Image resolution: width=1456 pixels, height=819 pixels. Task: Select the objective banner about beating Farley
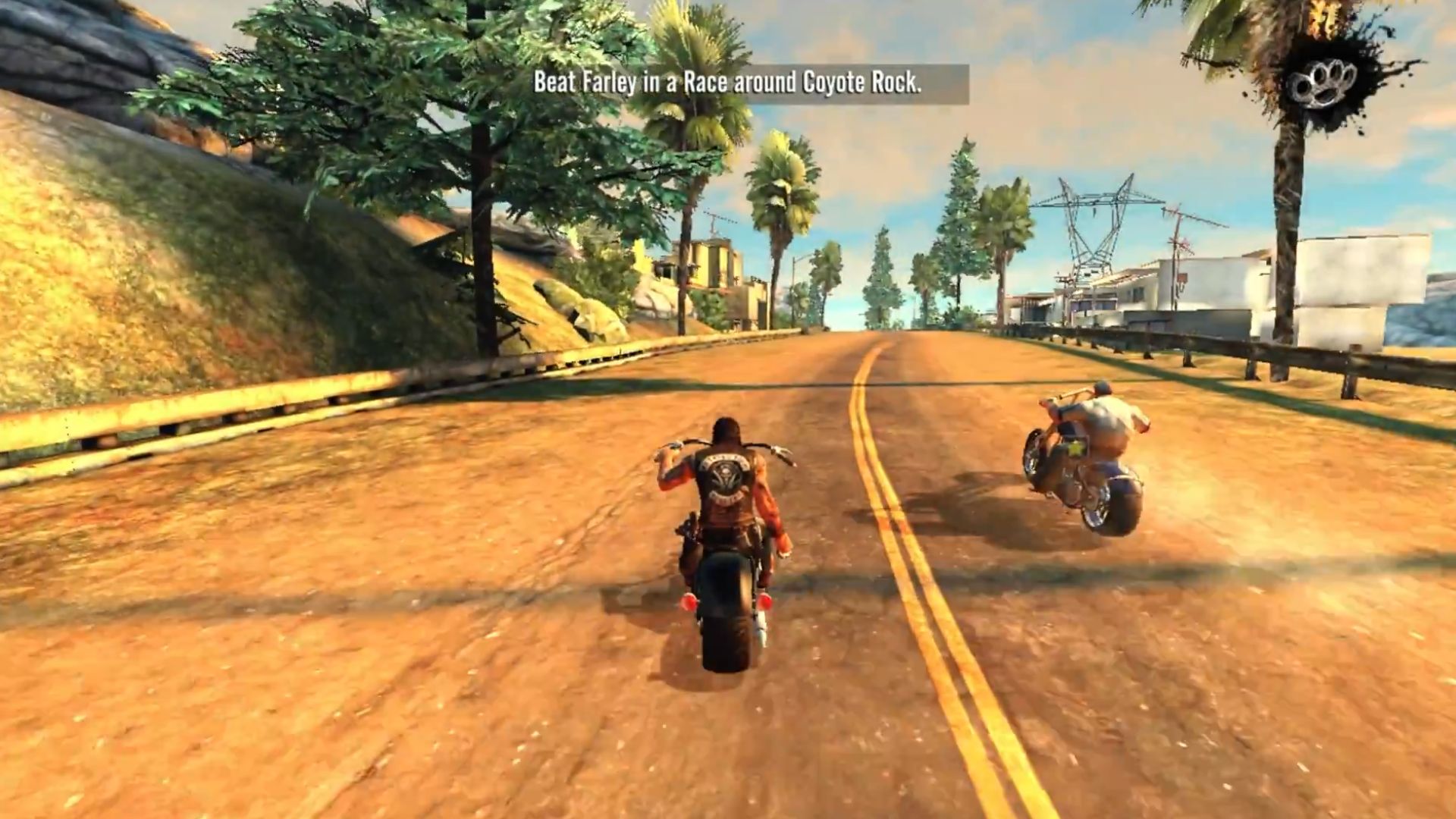pos(728,85)
